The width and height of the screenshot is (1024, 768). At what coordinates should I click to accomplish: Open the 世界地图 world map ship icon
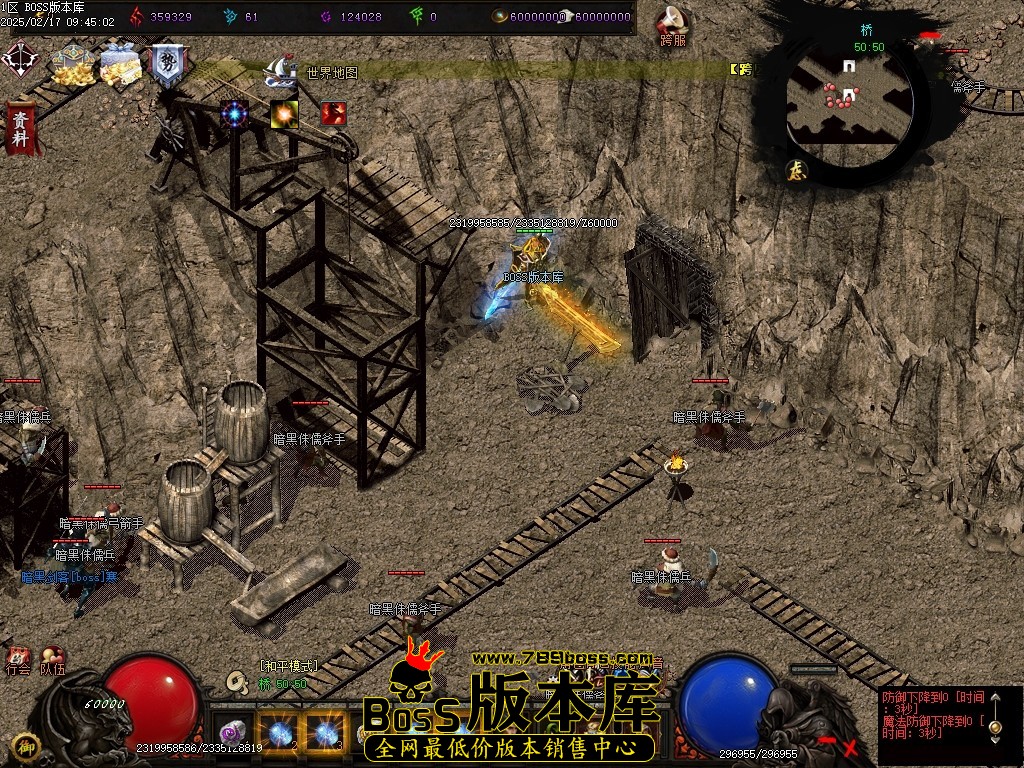coord(280,70)
